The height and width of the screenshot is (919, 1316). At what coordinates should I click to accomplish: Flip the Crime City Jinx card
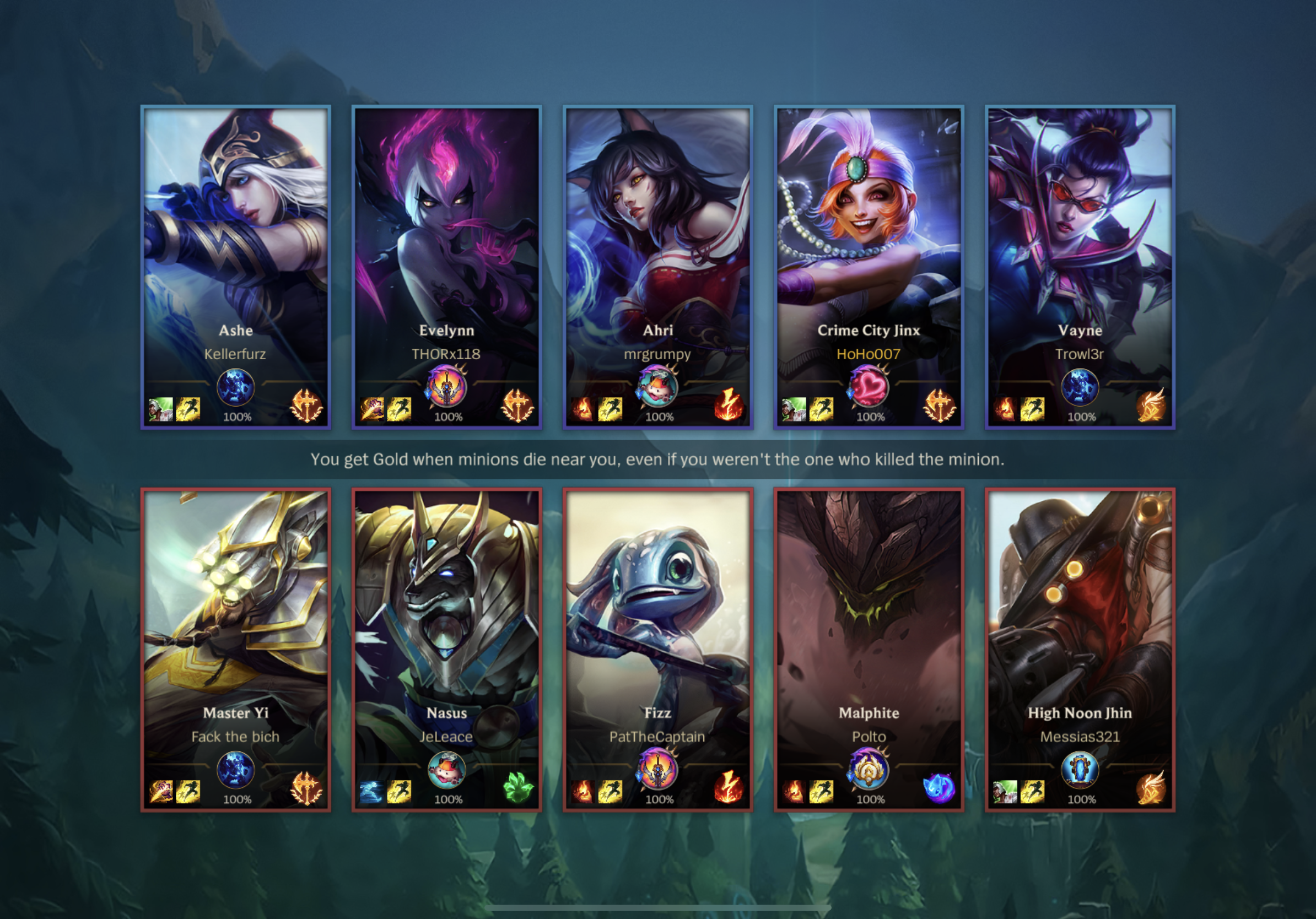[x=869, y=241]
